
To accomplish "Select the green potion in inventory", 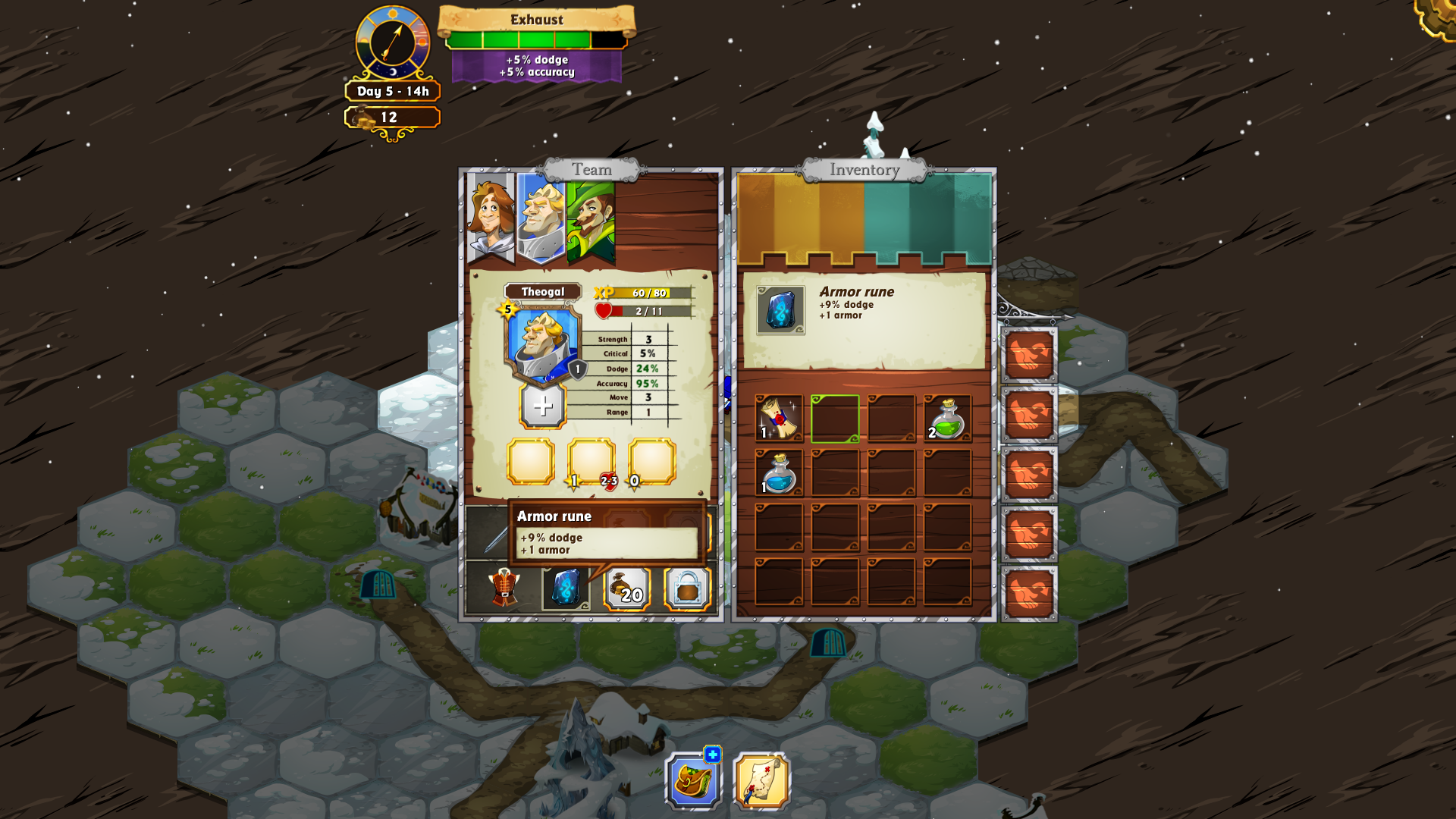I will point(947,418).
